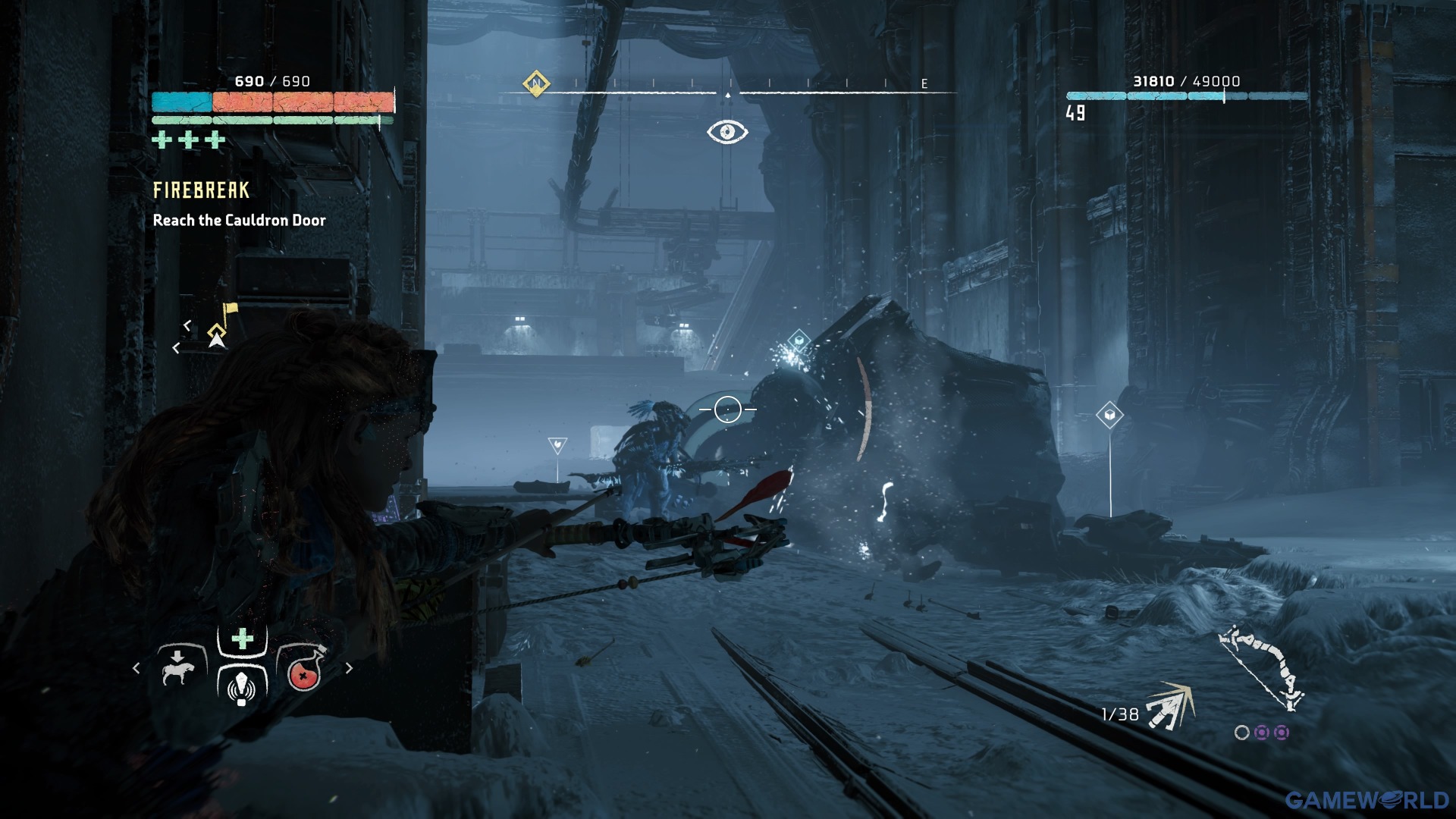
Task: Select the lure call tool slot
Action: [x=242, y=686]
